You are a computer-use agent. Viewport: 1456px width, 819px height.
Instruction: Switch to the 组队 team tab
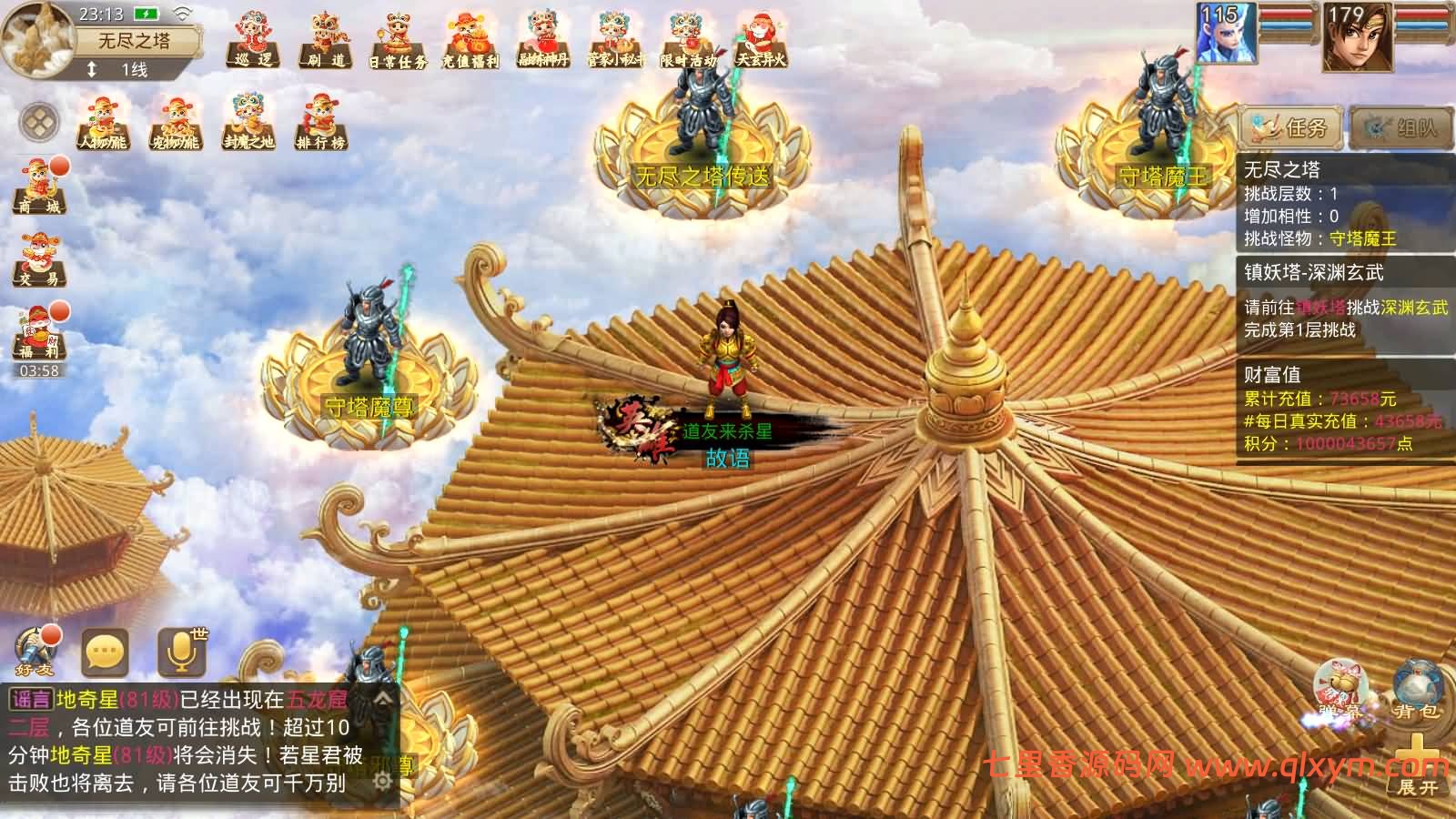click(x=1401, y=126)
